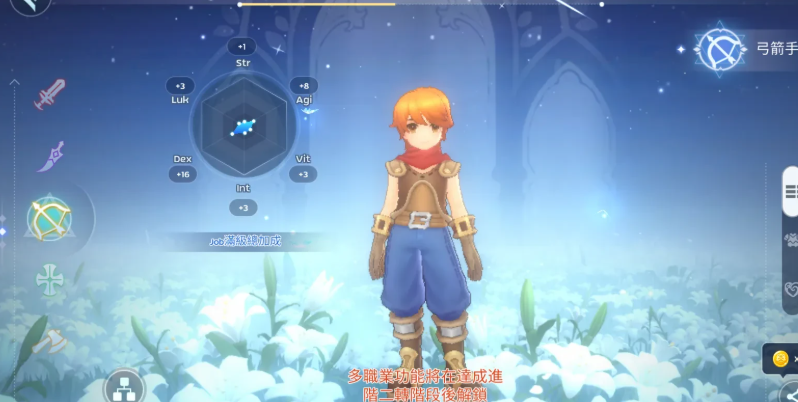Click the hexagon stat chart

click(x=242, y=127)
